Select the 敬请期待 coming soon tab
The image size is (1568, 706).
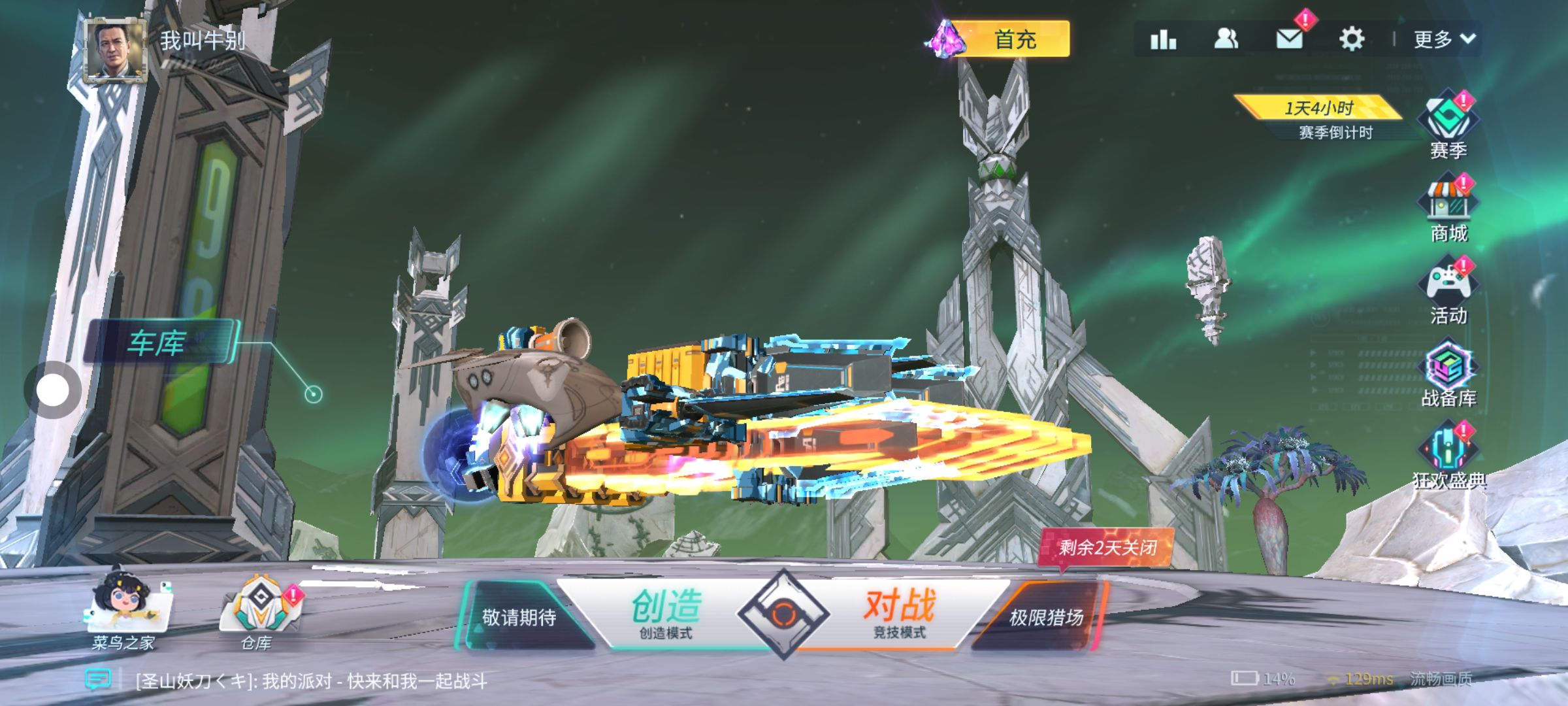point(519,617)
